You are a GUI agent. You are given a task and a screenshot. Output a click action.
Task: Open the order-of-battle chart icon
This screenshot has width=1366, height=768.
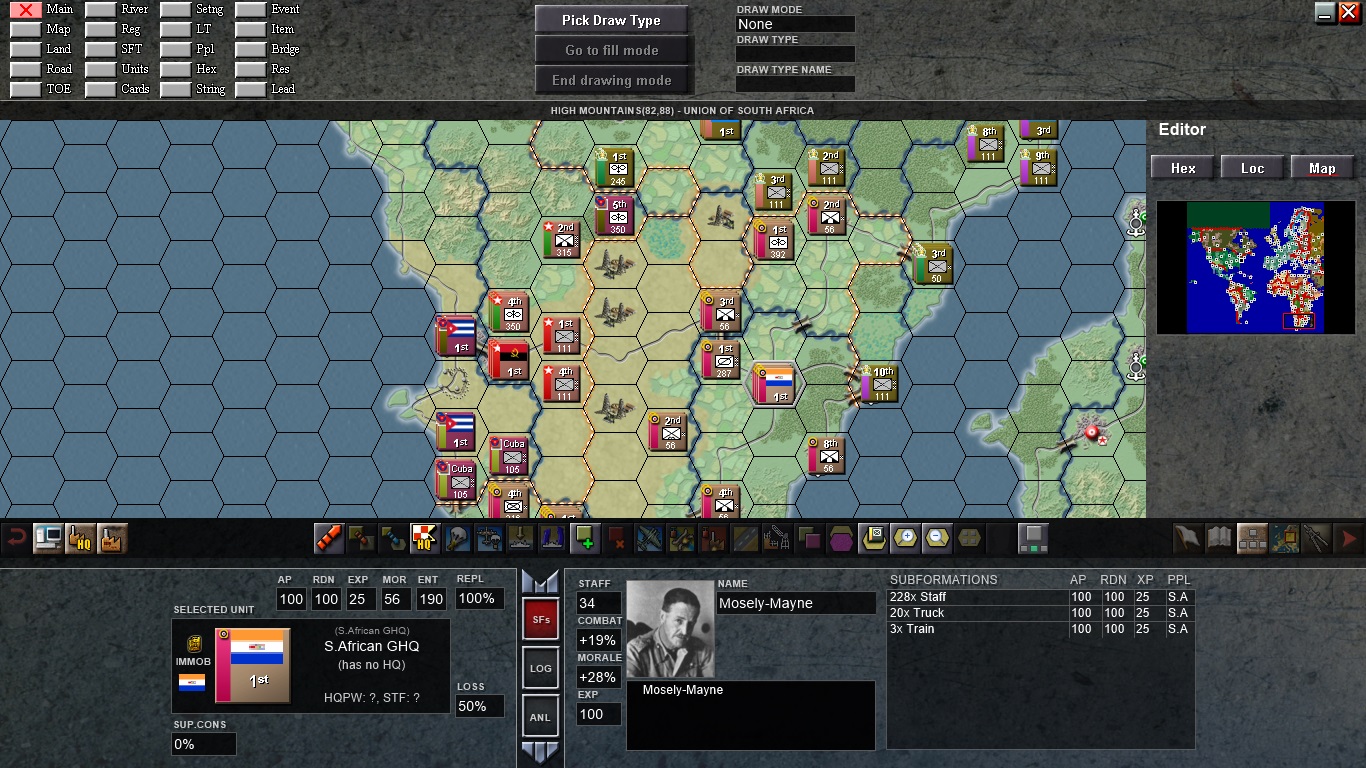coord(1253,537)
